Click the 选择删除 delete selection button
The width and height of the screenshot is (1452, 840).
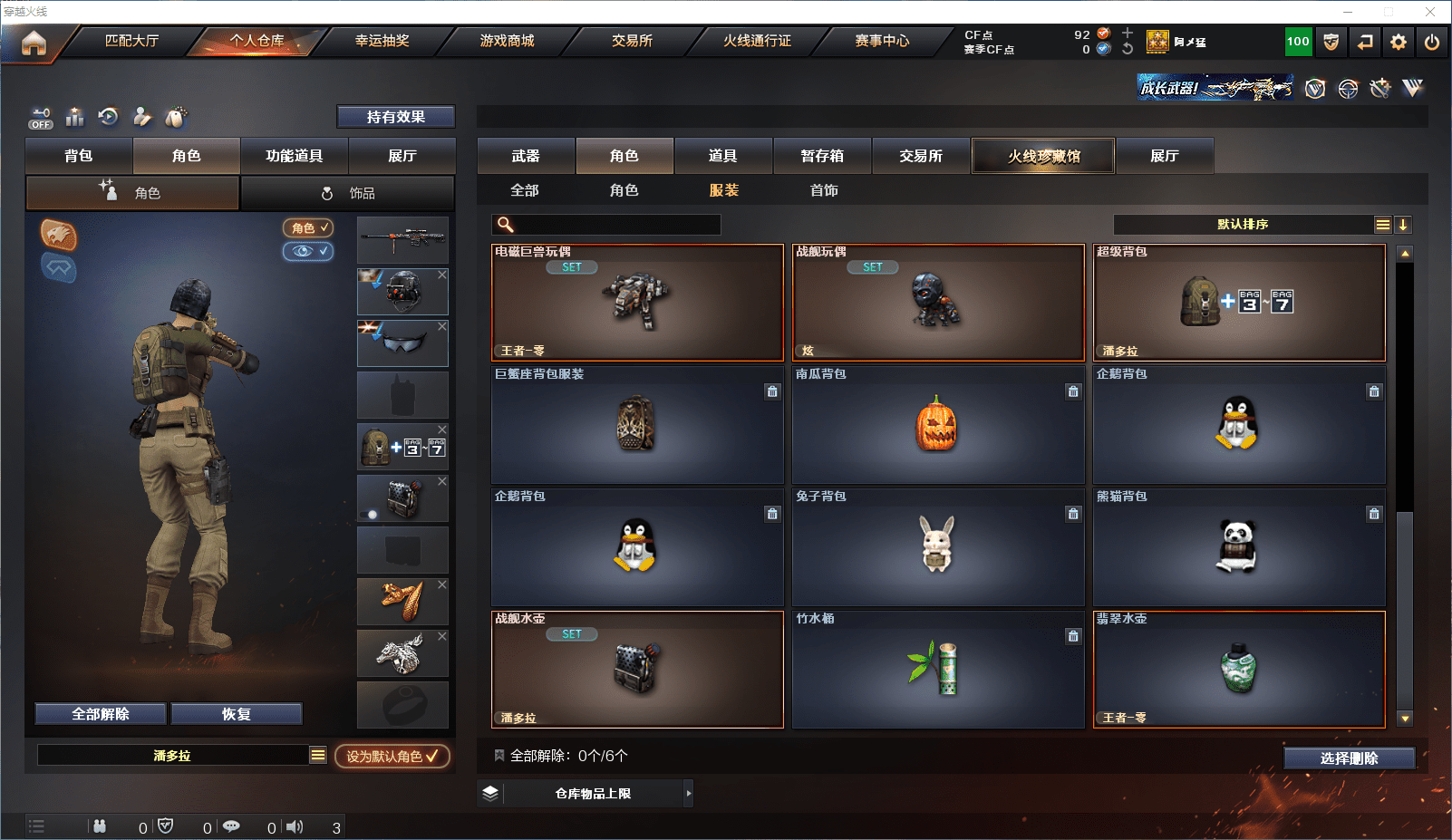(1349, 758)
